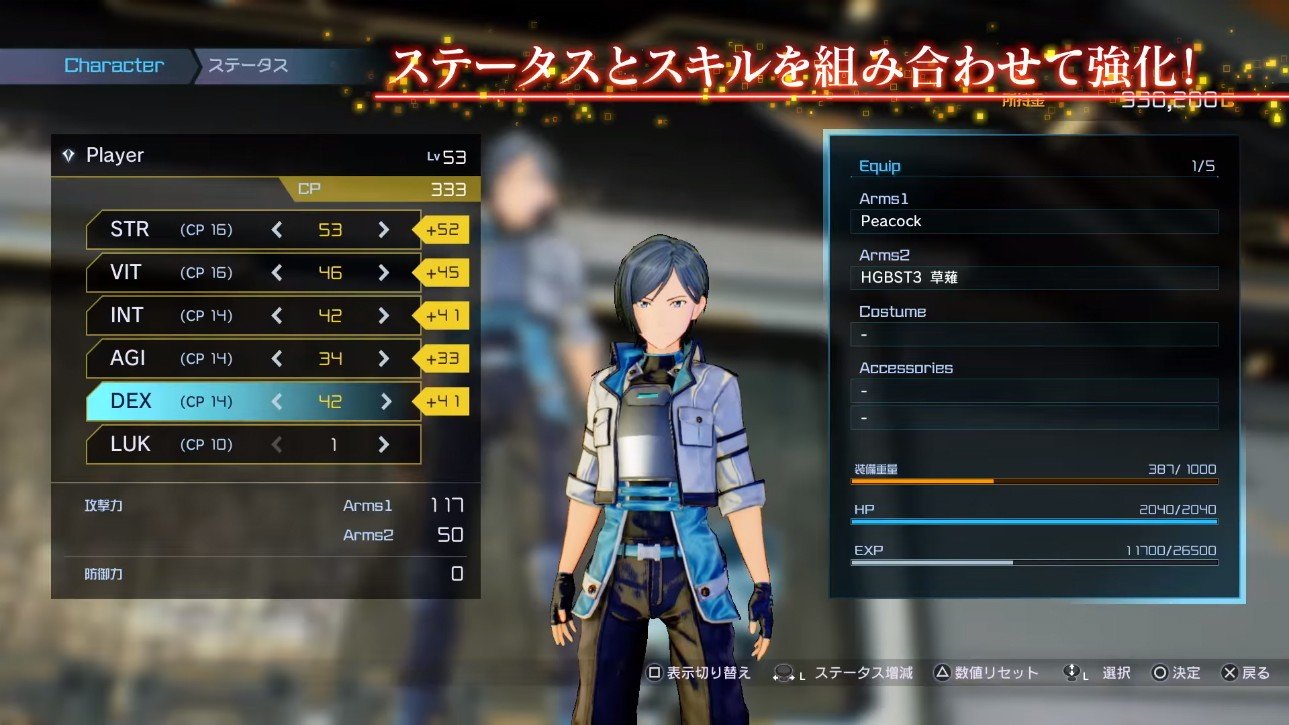Click the right arrow to increase DEX
The image size is (1289, 725).
pyautogui.click(x=384, y=401)
